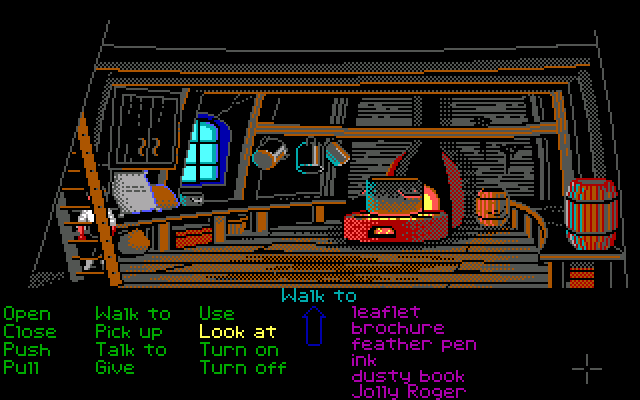
Task: Select the Pull verb
Action: tap(22, 367)
